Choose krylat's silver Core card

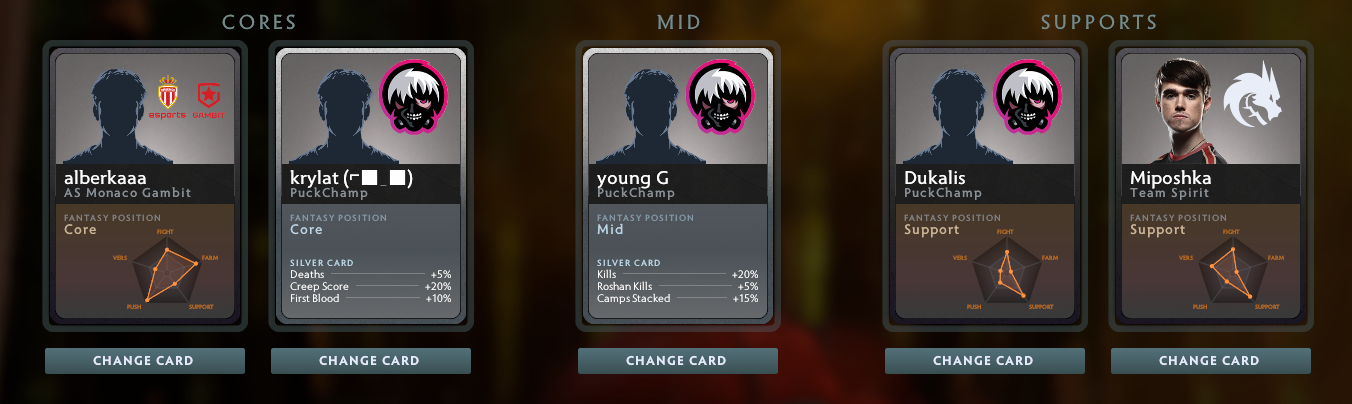point(370,186)
